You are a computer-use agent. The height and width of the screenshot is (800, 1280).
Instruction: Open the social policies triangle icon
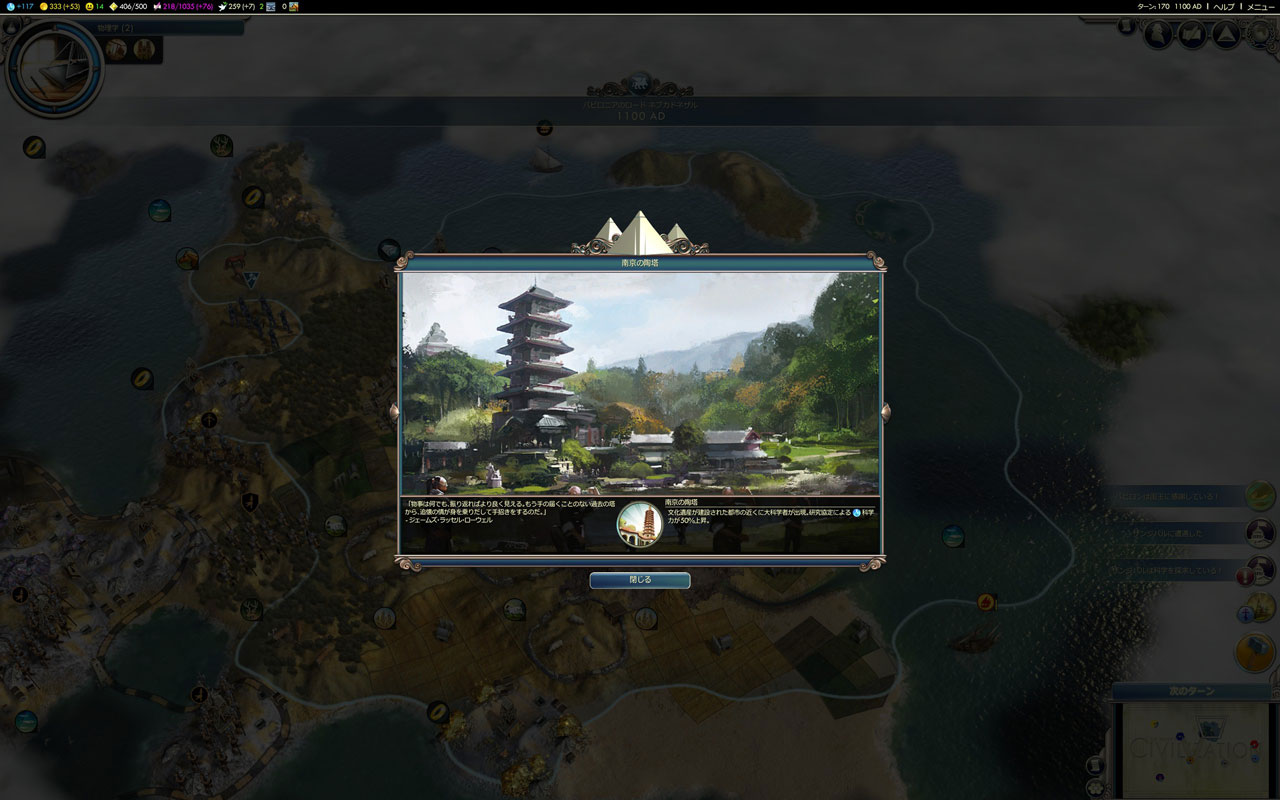[x=1226, y=35]
